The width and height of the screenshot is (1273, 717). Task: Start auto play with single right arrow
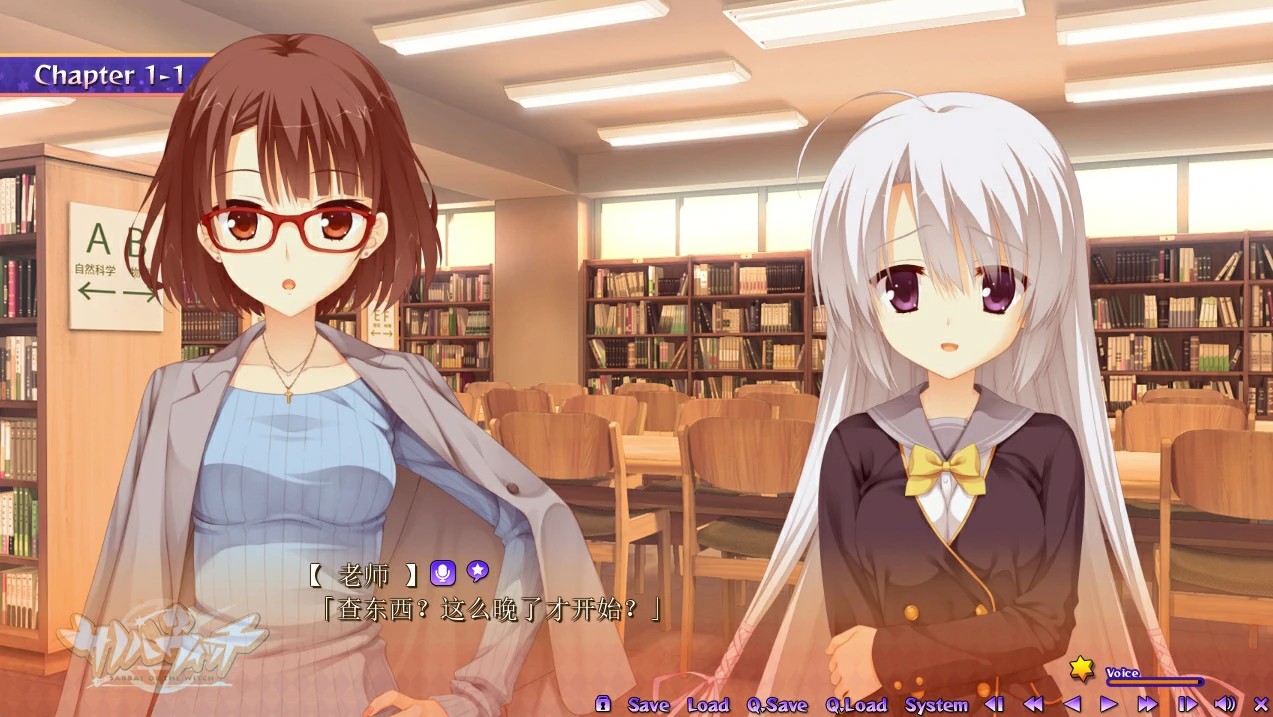pyautogui.click(x=1109, y=705)
